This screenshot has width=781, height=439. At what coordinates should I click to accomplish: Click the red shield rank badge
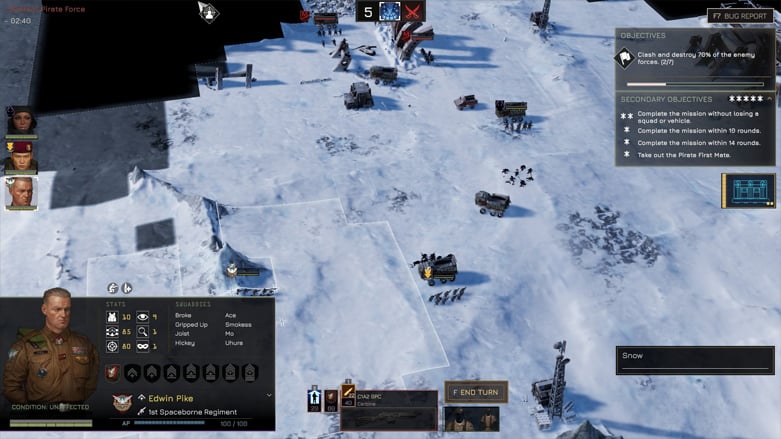tap(112, 372)
